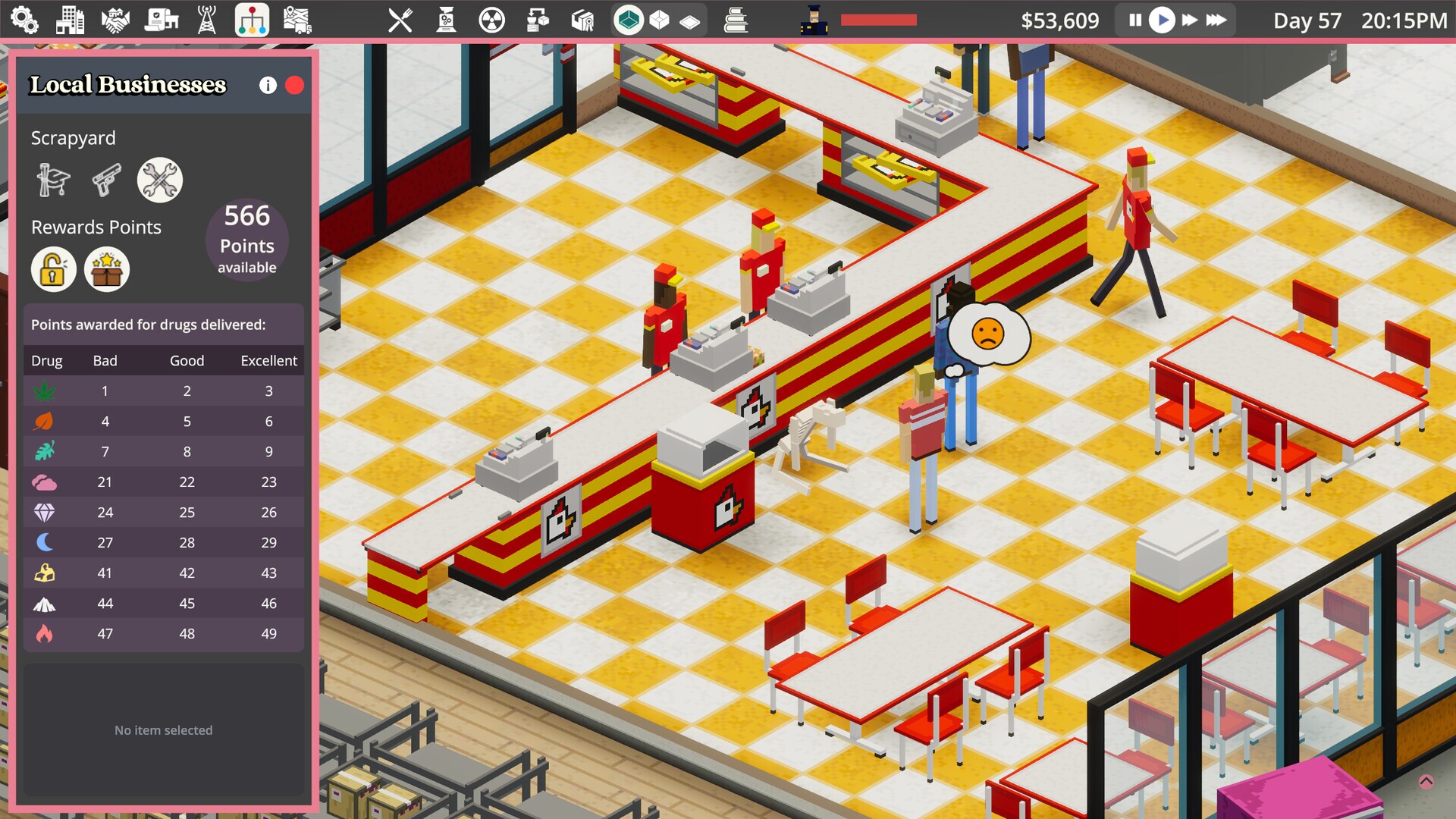The width and height of the screenshot is (1456, 819).
Task: Open the info button on Local Businesses panel
Action: point(267,86)
